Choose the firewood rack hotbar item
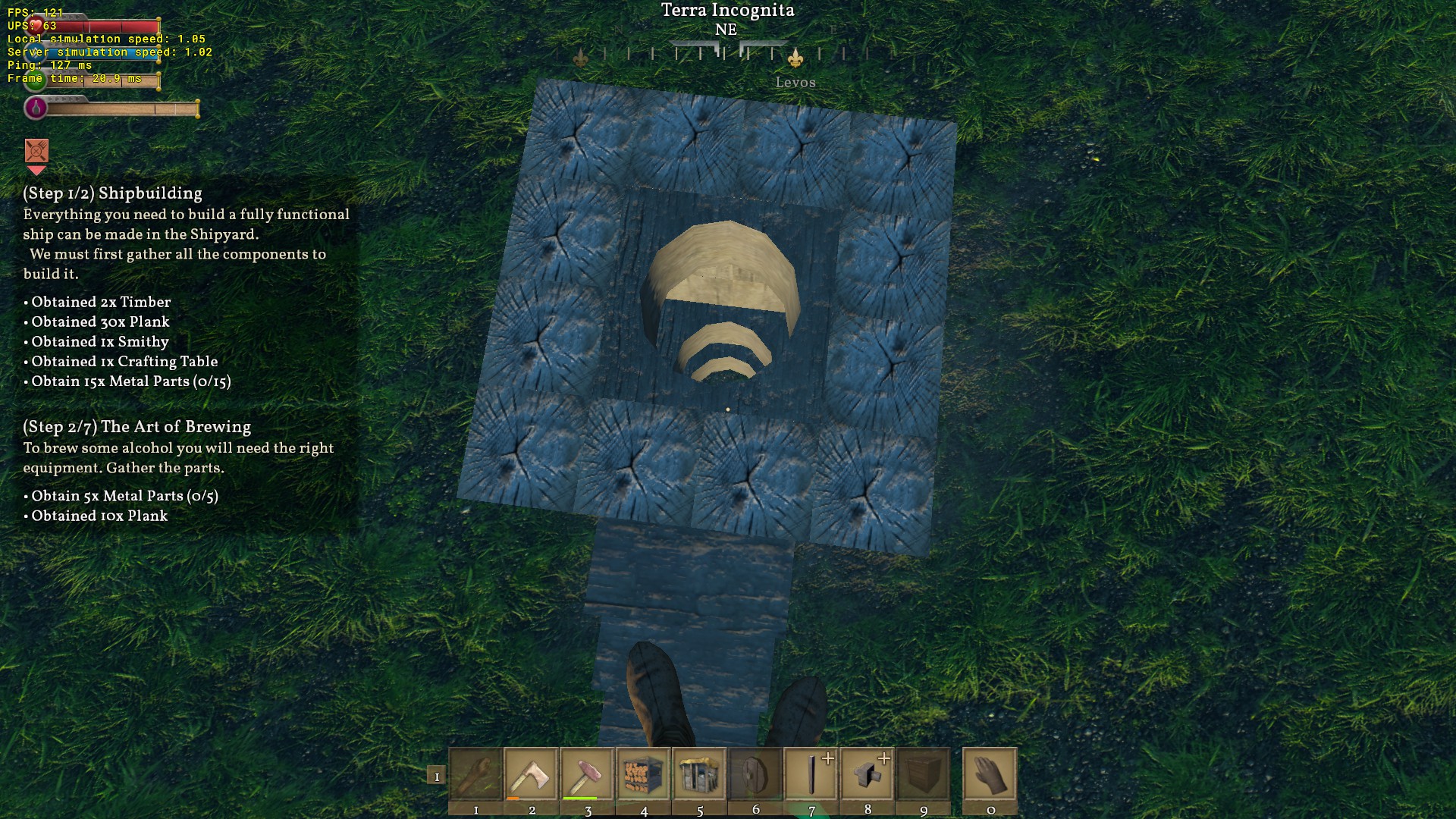1456x819 pixels. 644,774
